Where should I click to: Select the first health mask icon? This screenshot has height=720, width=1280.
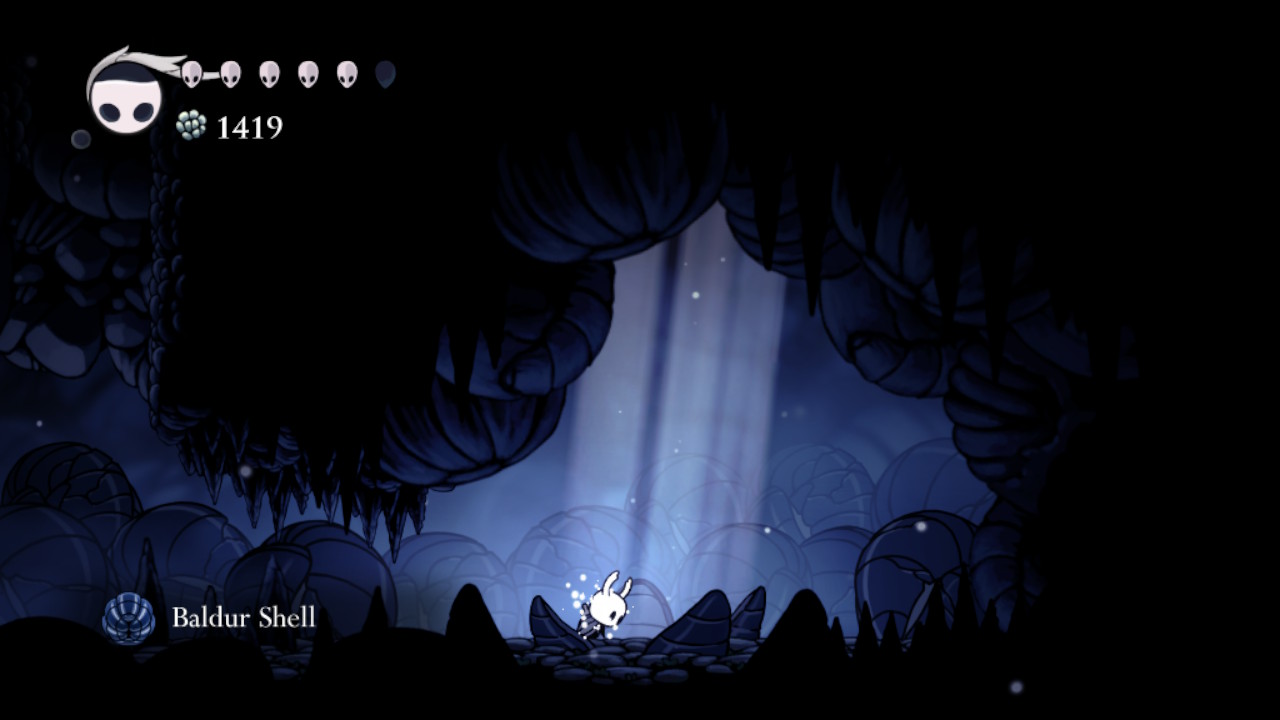pyautogui.click(x=190, y=72)
